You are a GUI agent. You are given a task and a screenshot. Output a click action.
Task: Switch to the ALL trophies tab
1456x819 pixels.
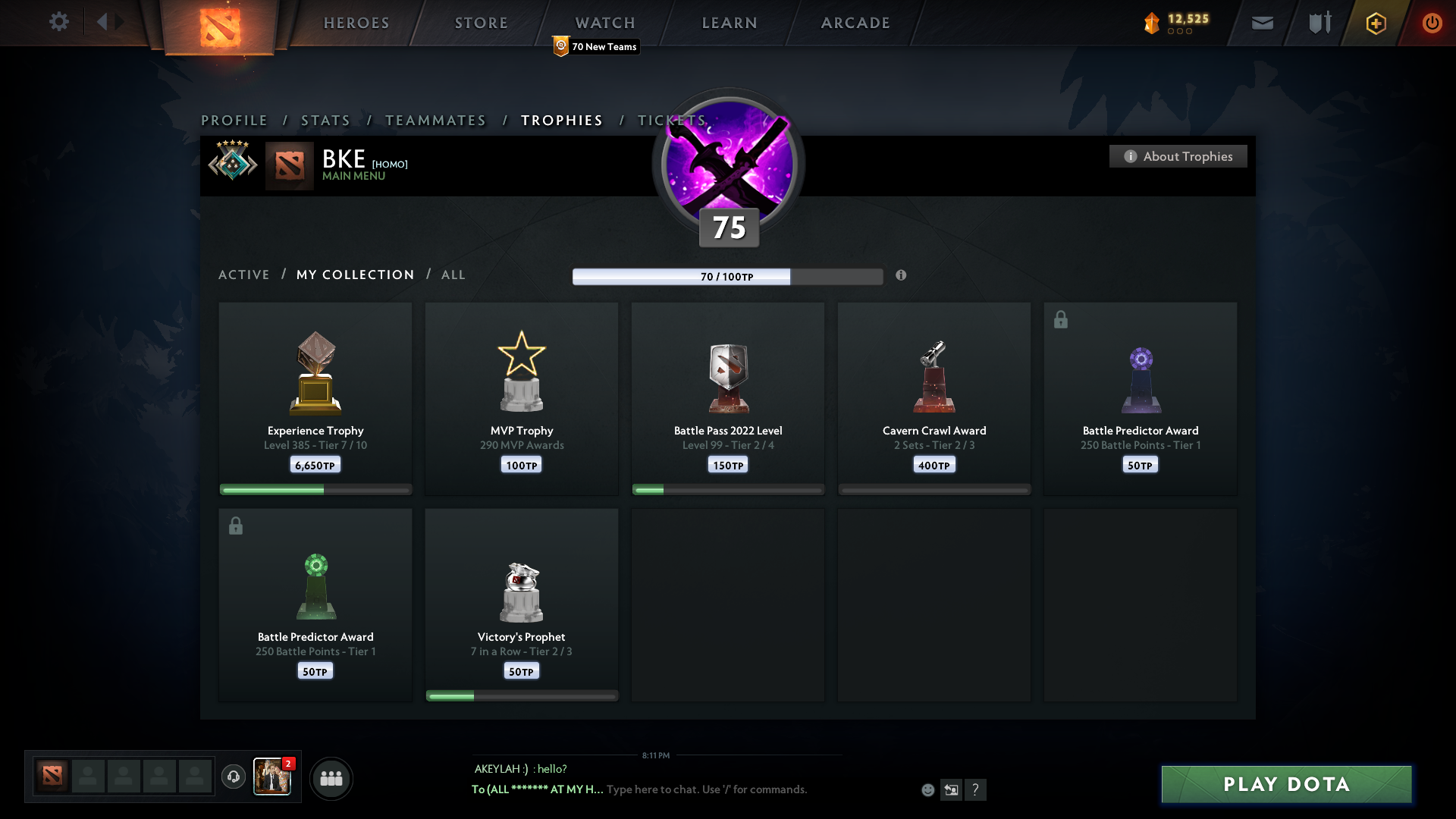(453, 275)
